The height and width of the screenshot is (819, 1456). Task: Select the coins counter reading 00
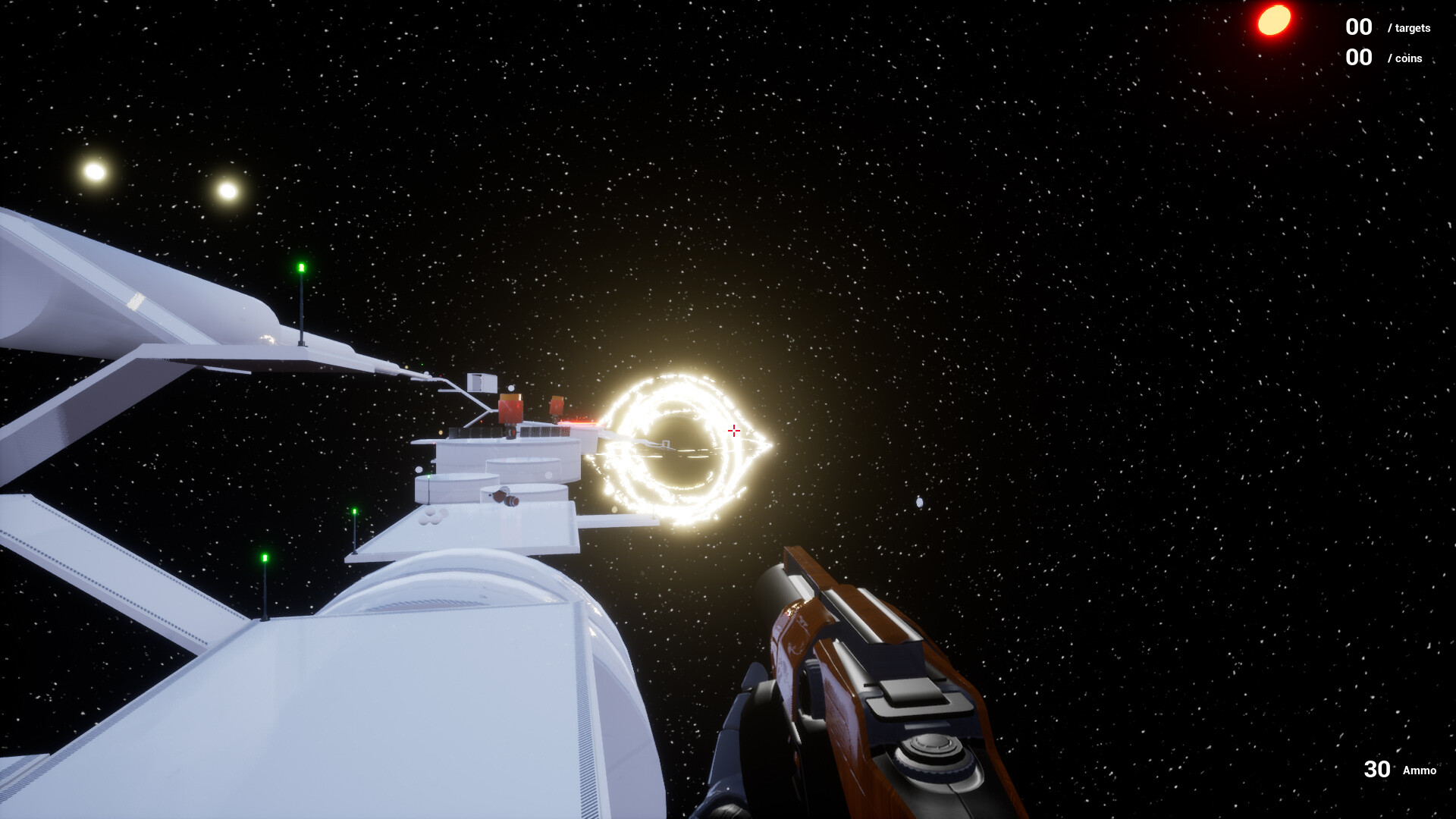coord(1357,57)
